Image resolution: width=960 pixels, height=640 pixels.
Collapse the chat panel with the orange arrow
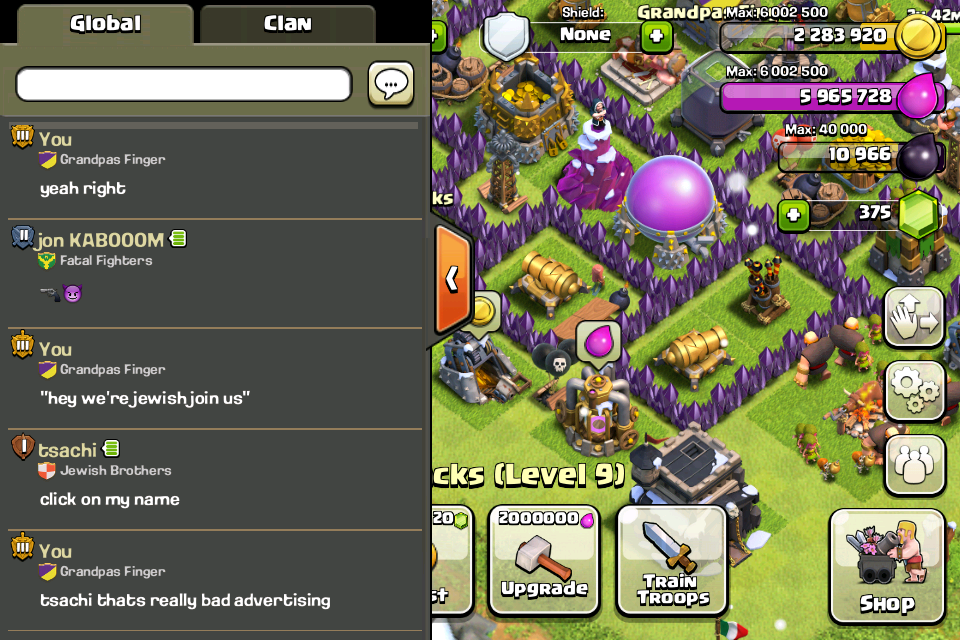click(x=452, y=279)
